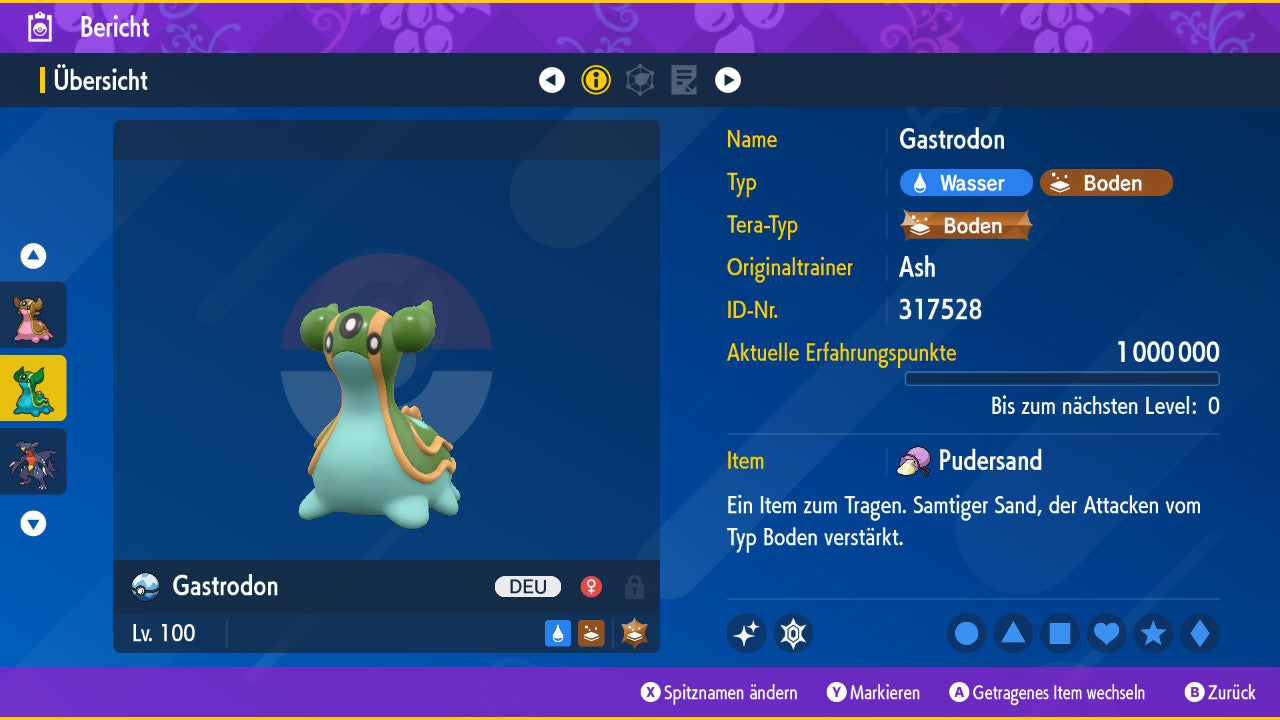Select the pink Gastrodon party thumbnail
The image size is (1280, 720).
(x=33, y=315)
